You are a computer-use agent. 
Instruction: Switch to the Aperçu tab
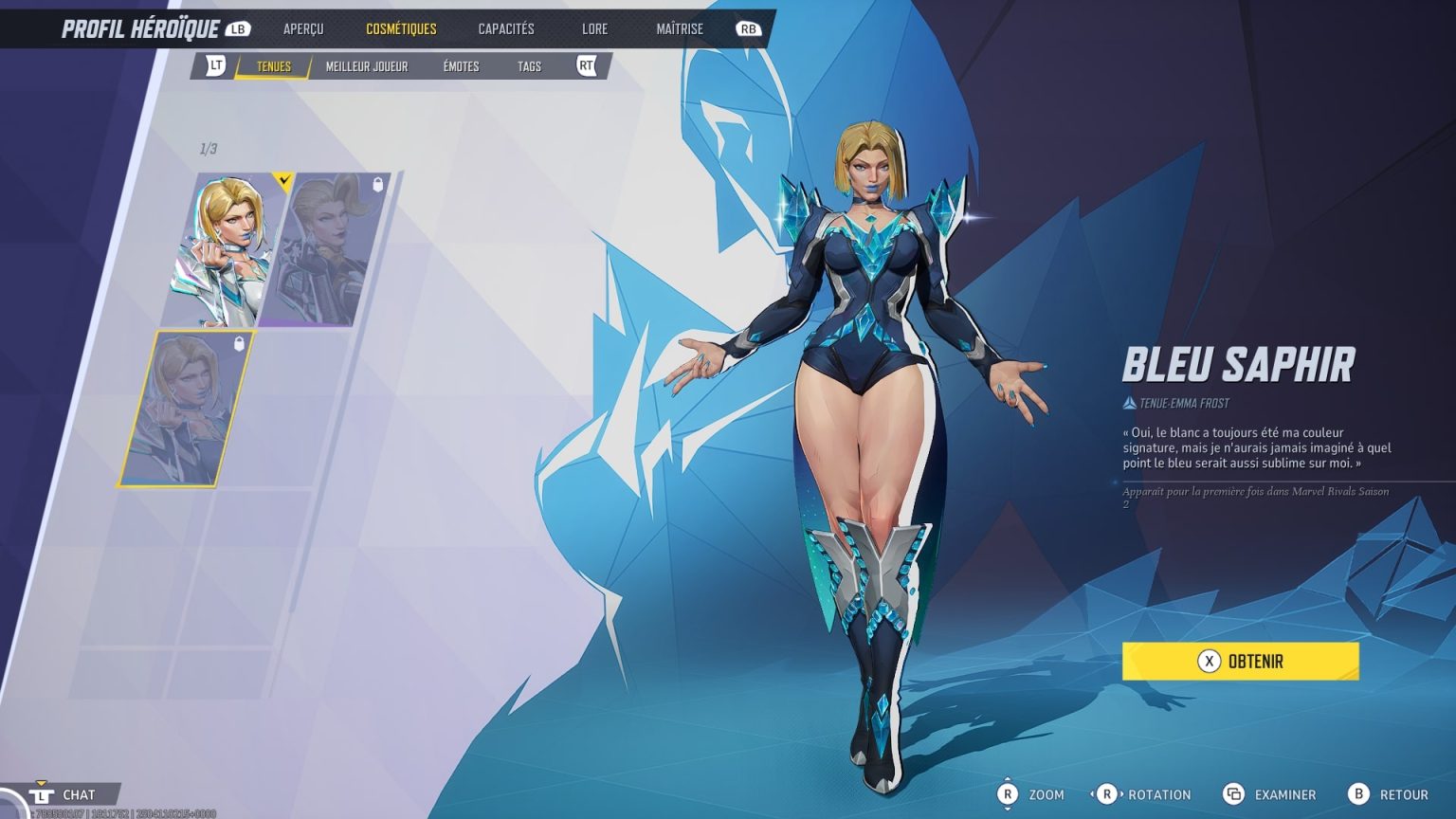(x=303, y=27)
